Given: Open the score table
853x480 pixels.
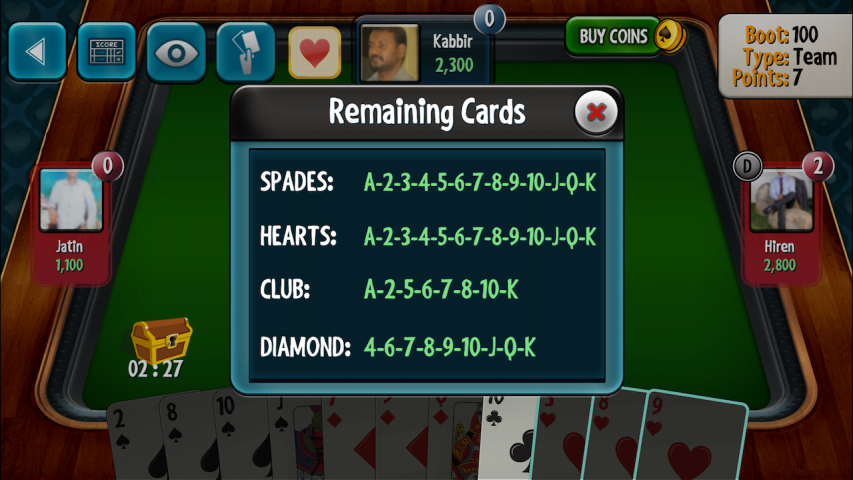Looking at the screenshot, I should point(106,51).
